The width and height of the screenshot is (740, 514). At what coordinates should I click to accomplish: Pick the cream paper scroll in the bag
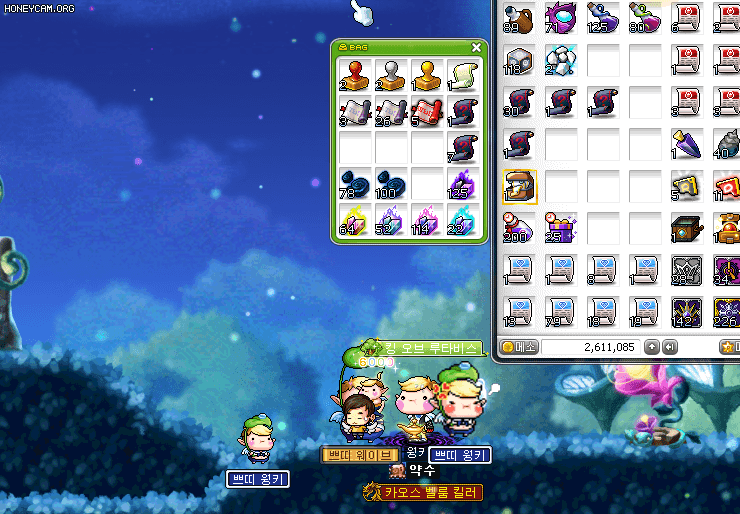pyautogui.click(x=463, y=75)
